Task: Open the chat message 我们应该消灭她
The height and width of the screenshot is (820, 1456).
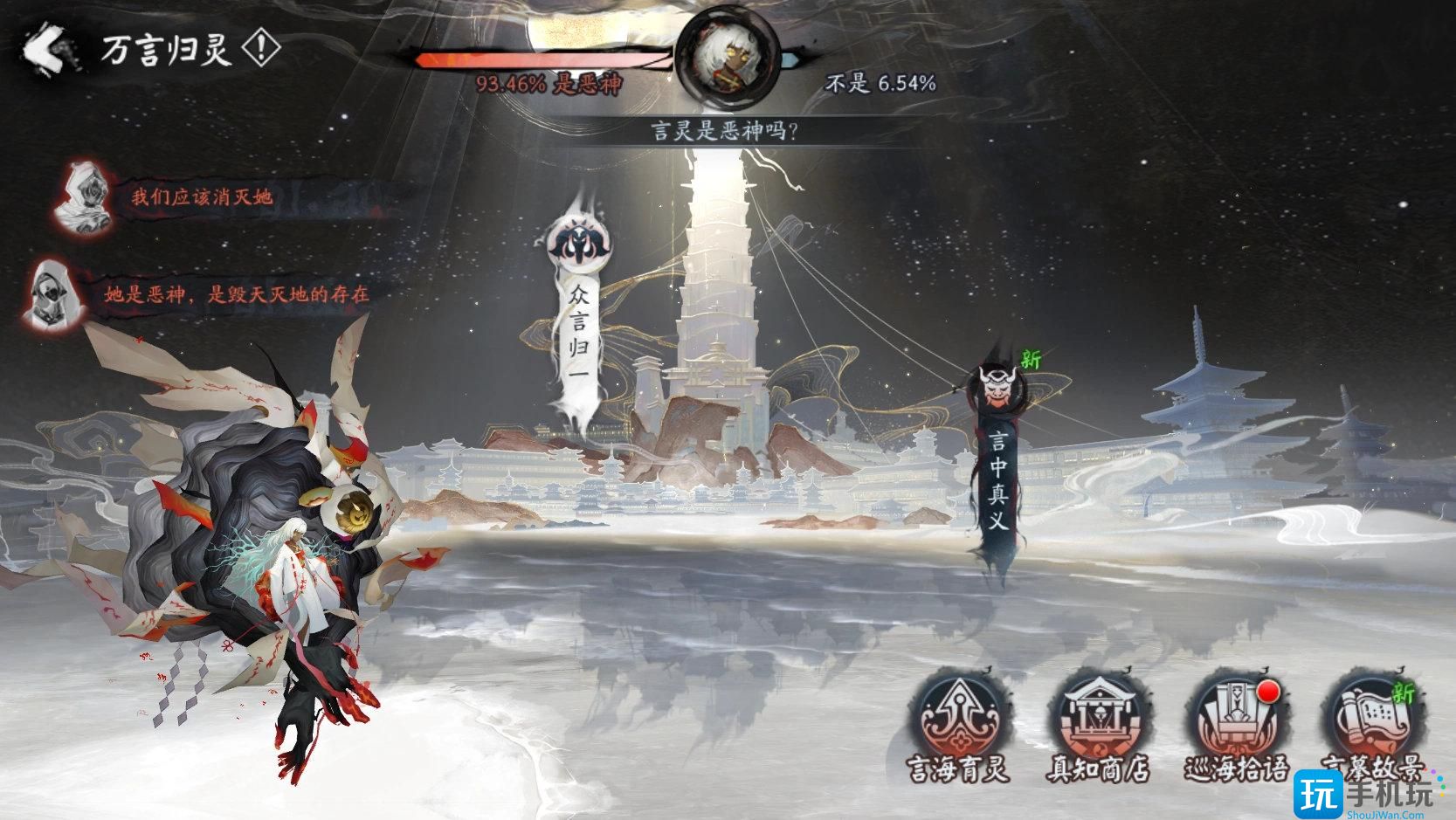Action: point(203,198)
